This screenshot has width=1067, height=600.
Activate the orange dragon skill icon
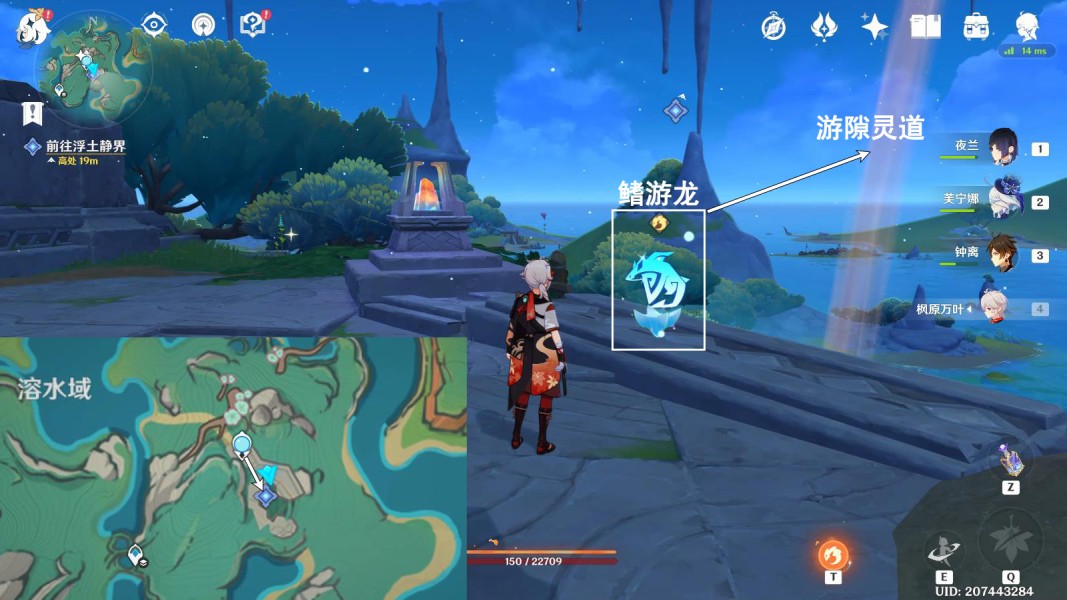pyautogui.click(x=833, y=554)
